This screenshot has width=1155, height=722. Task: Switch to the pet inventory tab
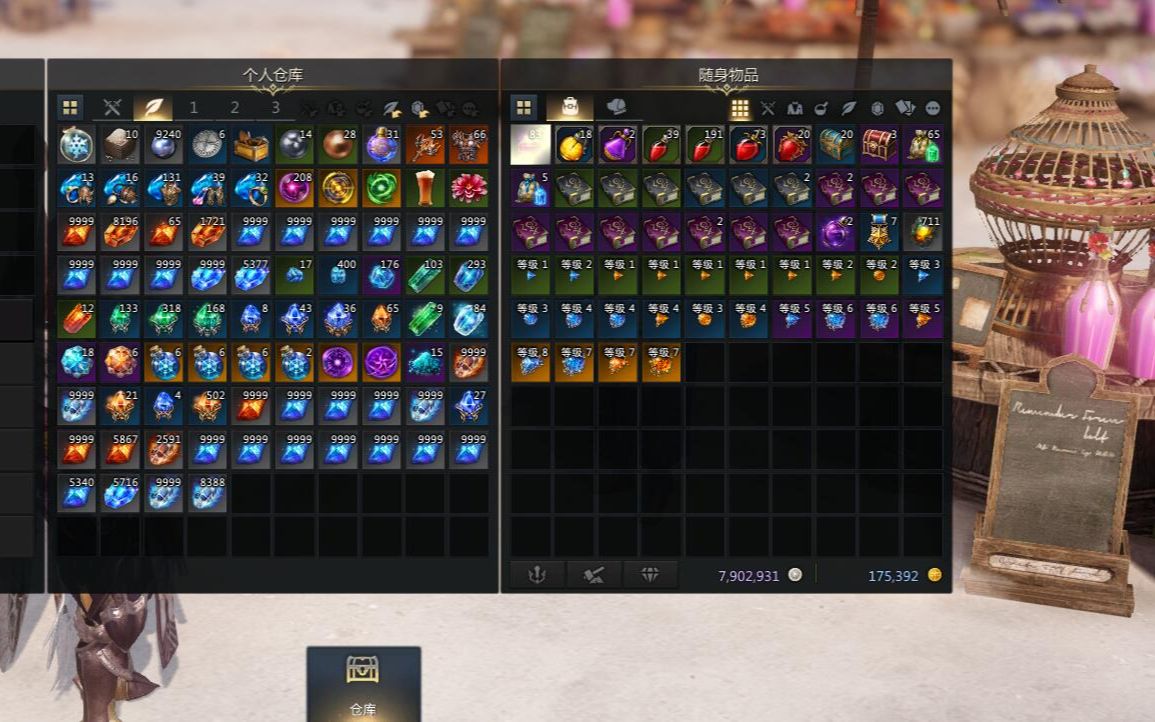(x=616, y=108)
